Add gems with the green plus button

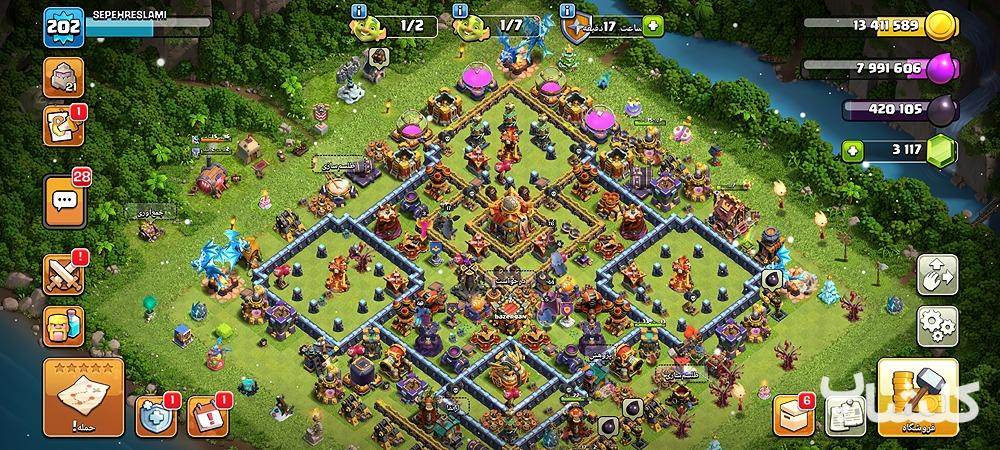852,152
